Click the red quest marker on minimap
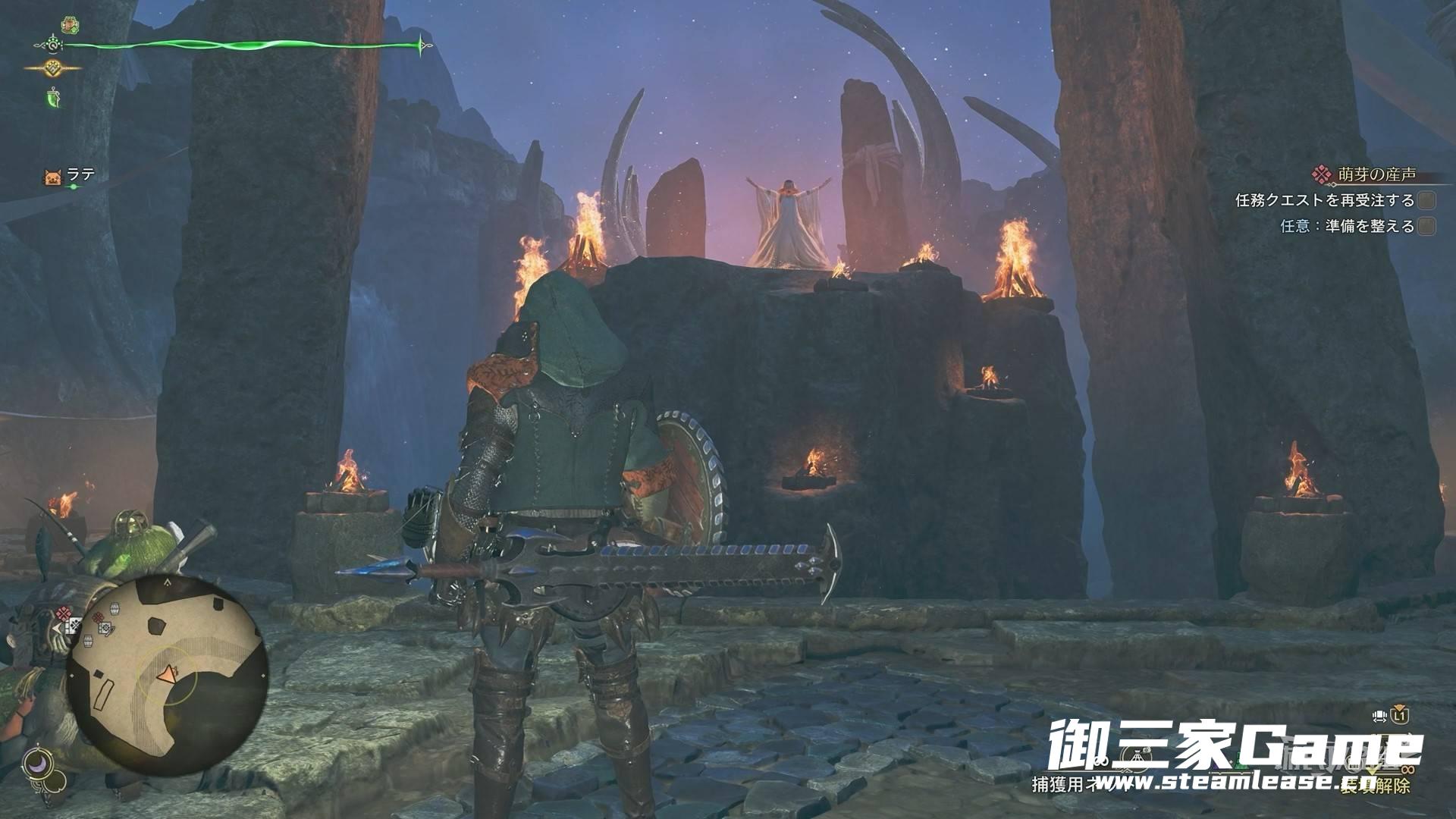Viewport: 1456px width, 819px height. pos(64,613)
